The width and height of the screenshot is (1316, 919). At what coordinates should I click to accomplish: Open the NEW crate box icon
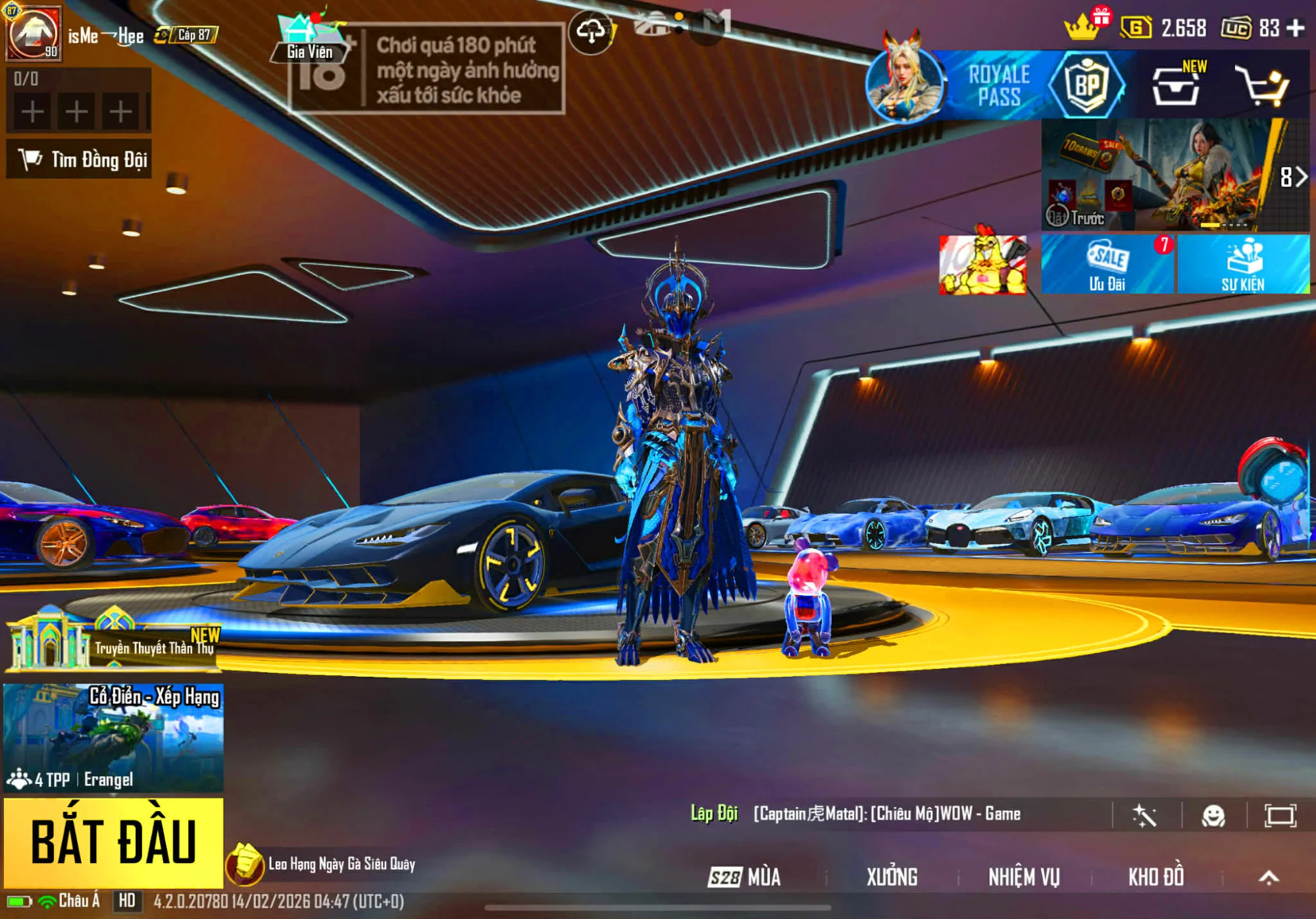click(1176, 86)
